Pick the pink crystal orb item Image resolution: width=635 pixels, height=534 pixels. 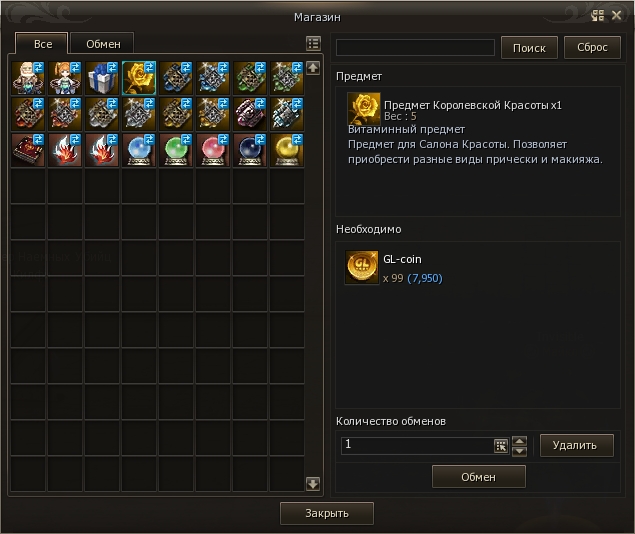[212, 150]
